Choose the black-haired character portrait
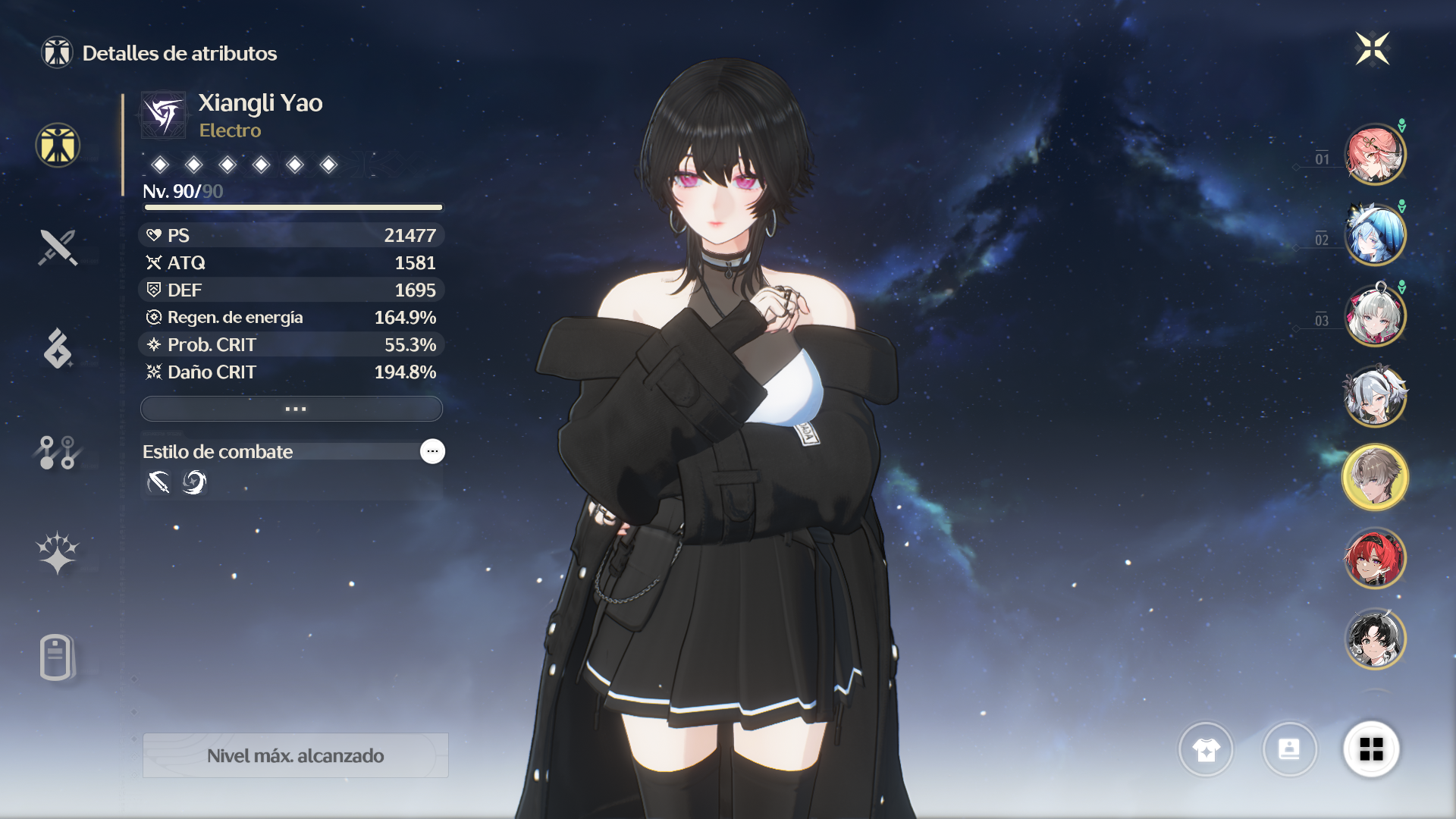The height and width of the screenshot is (819, 1456). coord(1374,639)
